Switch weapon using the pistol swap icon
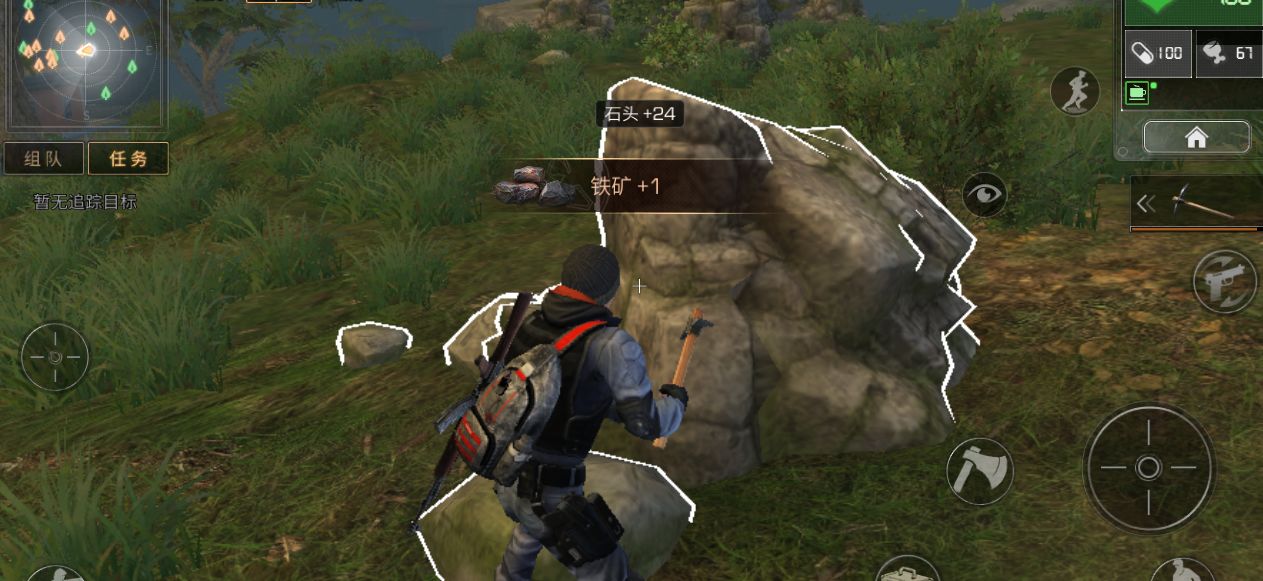The image size is (1263, 581). [1224, 281]
